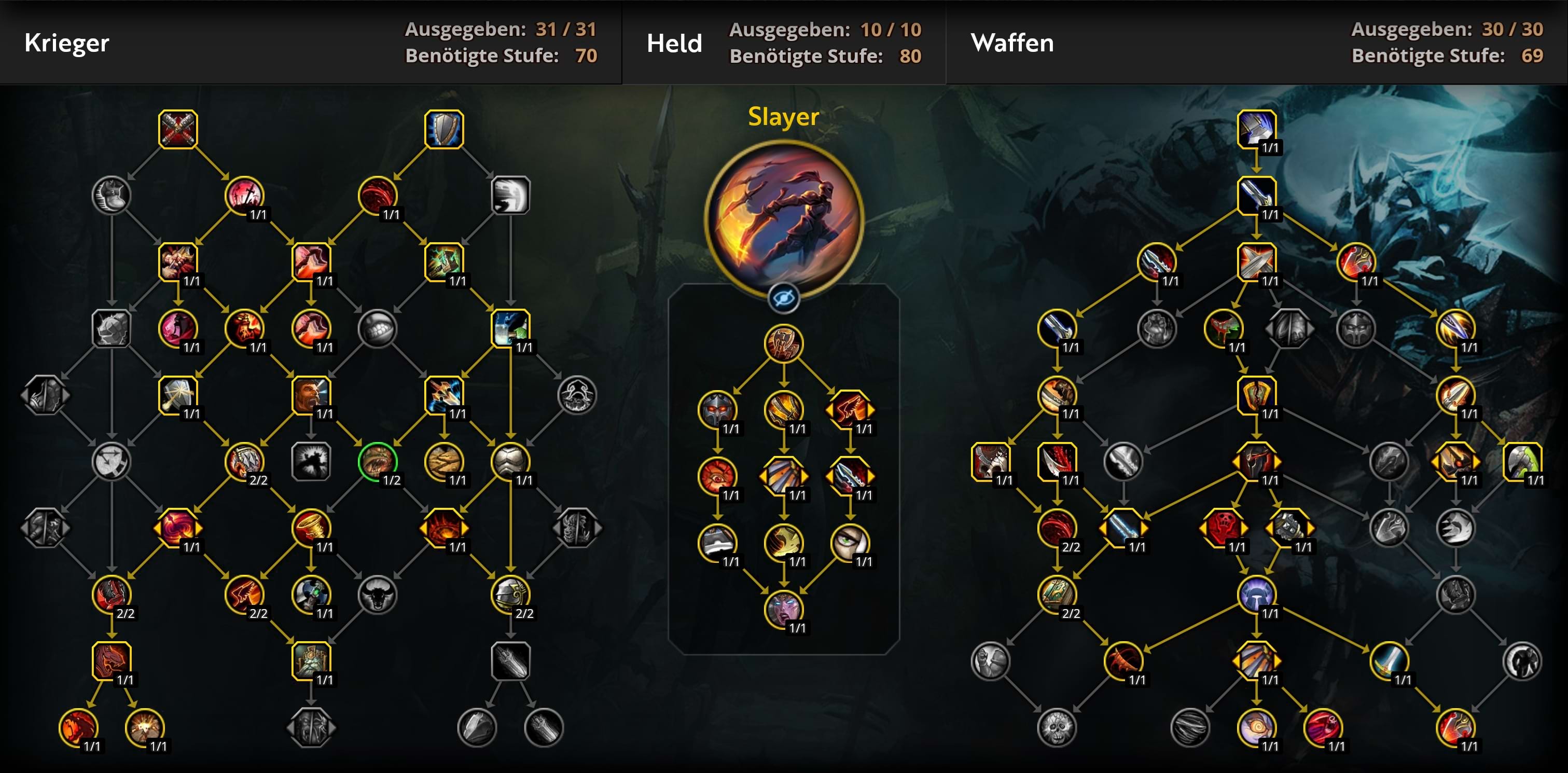Select the golden war horn talent
Viewport: 1568px width, 773px height.
311,528
